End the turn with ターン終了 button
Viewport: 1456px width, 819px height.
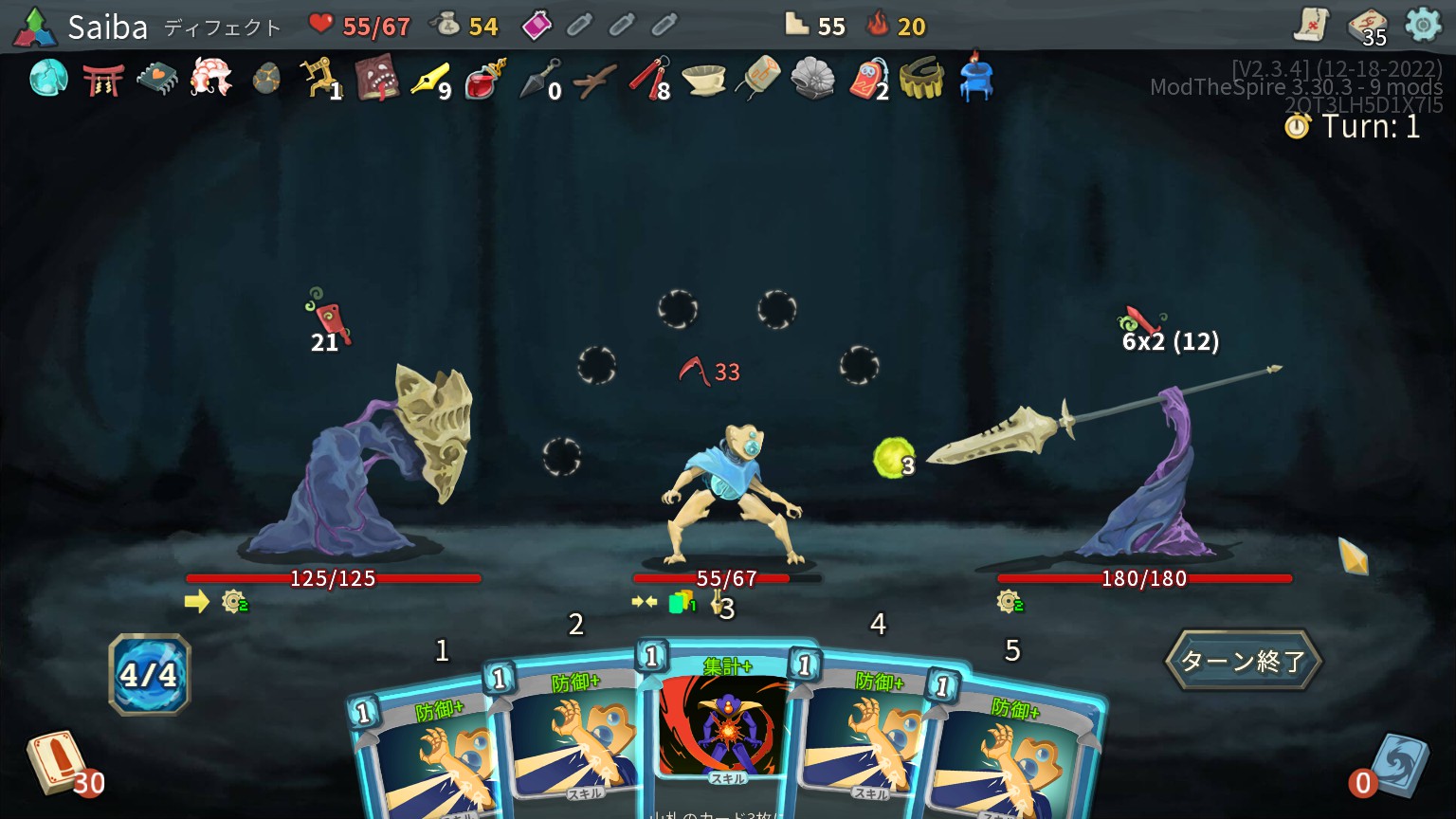(1243, 661)
